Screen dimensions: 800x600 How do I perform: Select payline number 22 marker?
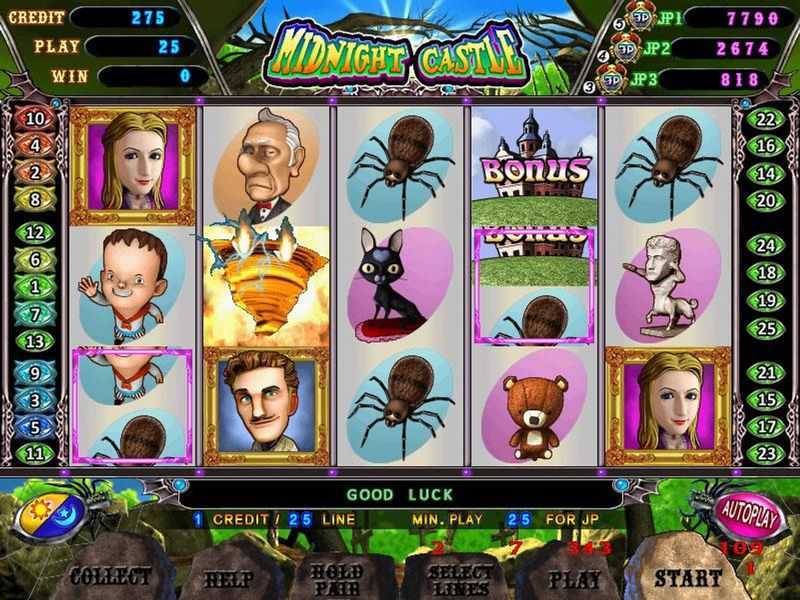pyautogui.click(x=767, y=119)
